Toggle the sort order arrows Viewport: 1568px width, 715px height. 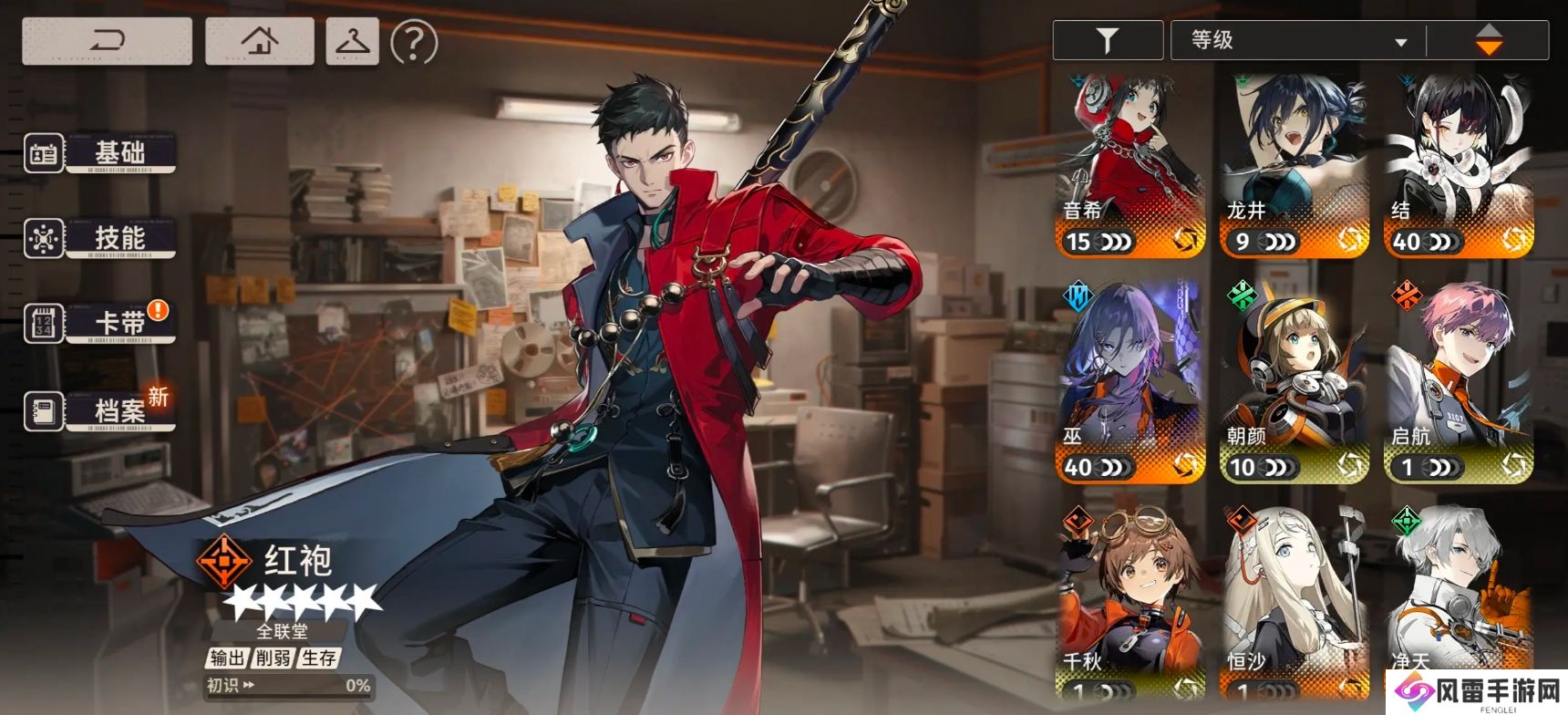1488,40
